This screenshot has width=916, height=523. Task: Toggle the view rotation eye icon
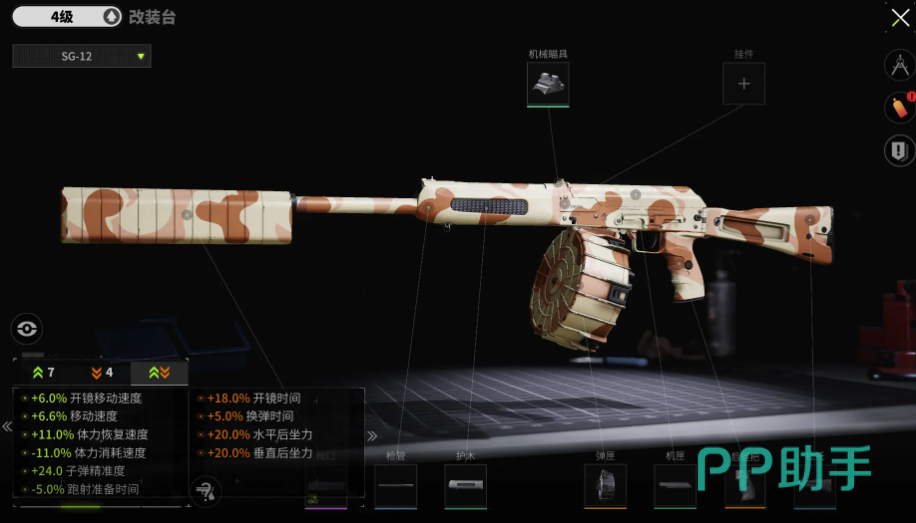pyautogui.click(x=27, y=328)
